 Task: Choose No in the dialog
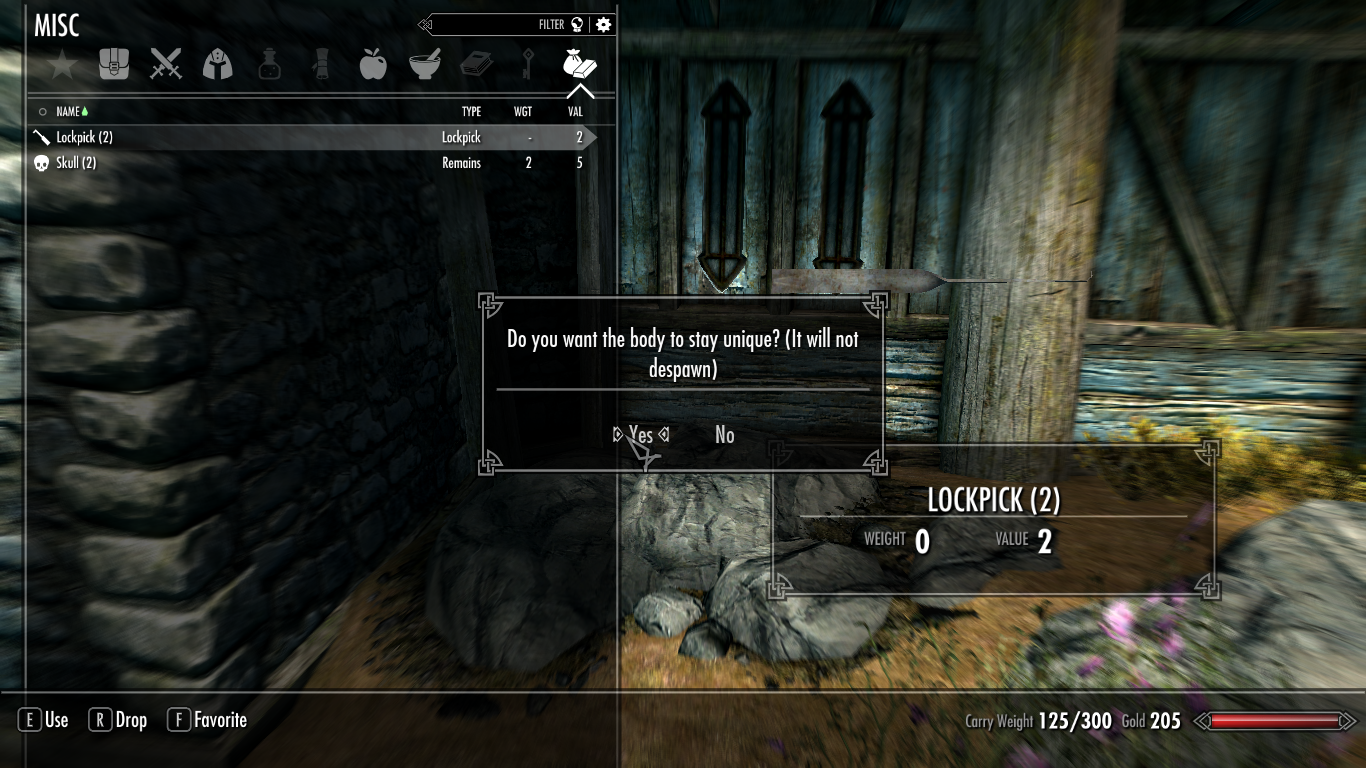(725, 435)
